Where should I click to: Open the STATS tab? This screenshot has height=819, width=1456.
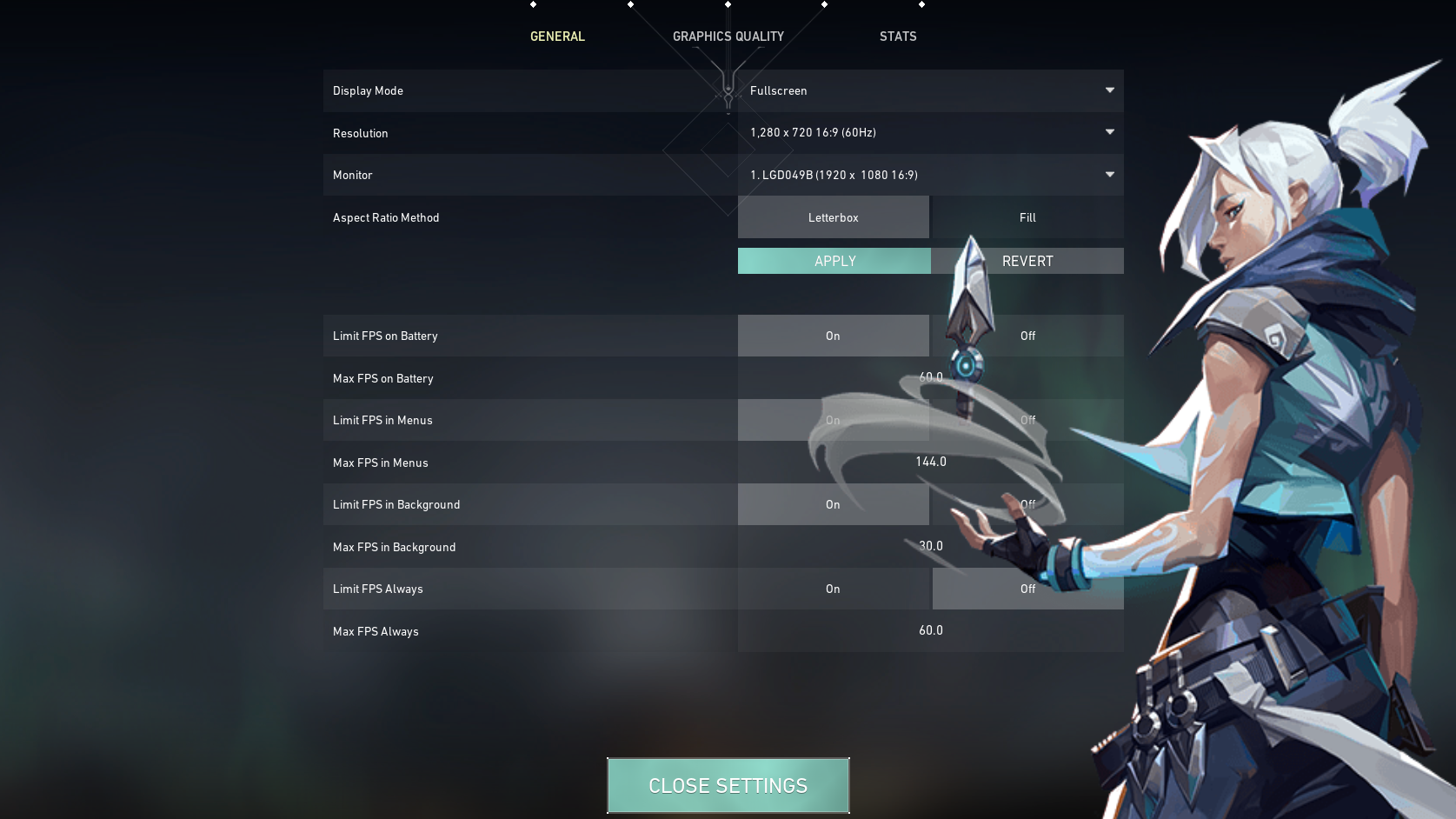pos(898,37)
